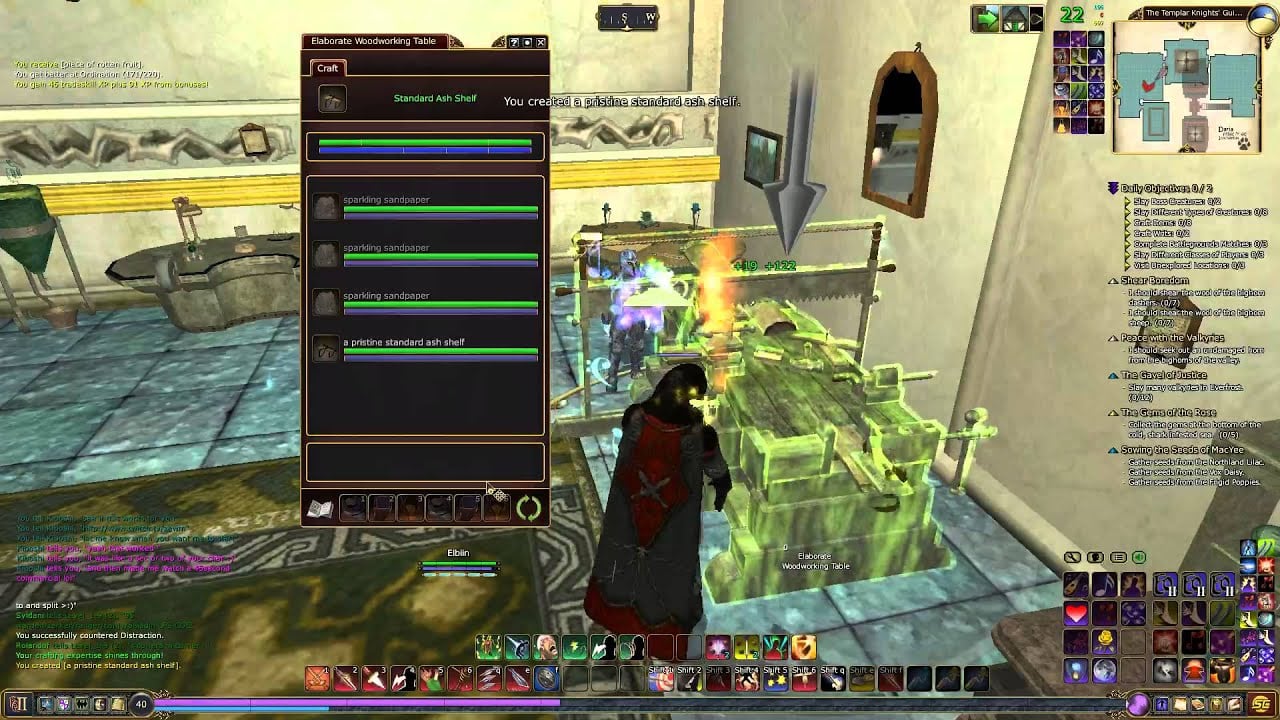Image resolution: width=1280 pixels, height=720 pixels.
Task: Mute game audio with the speaker toggle
Action: 1139,558
